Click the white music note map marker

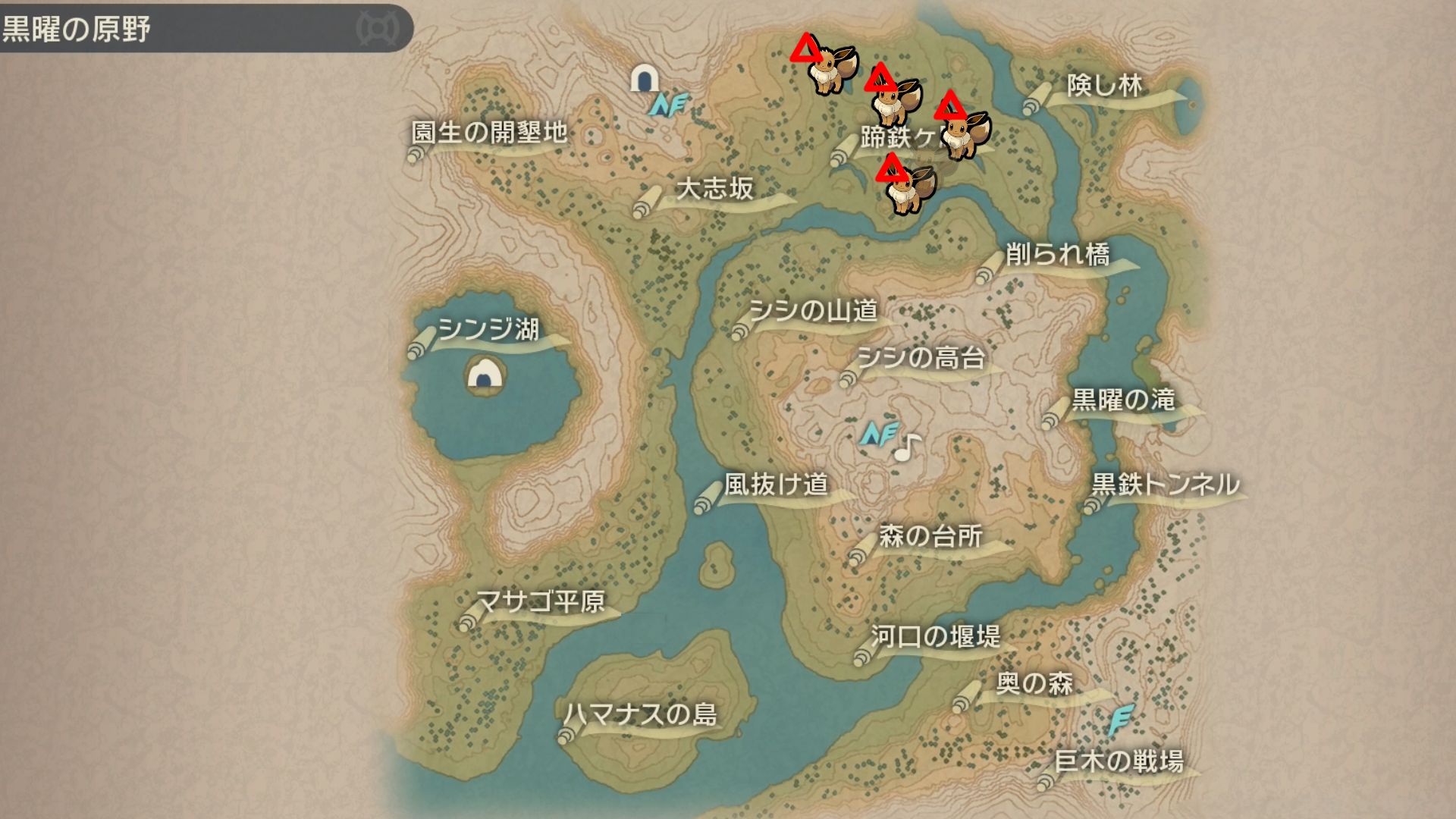[906, 447]
